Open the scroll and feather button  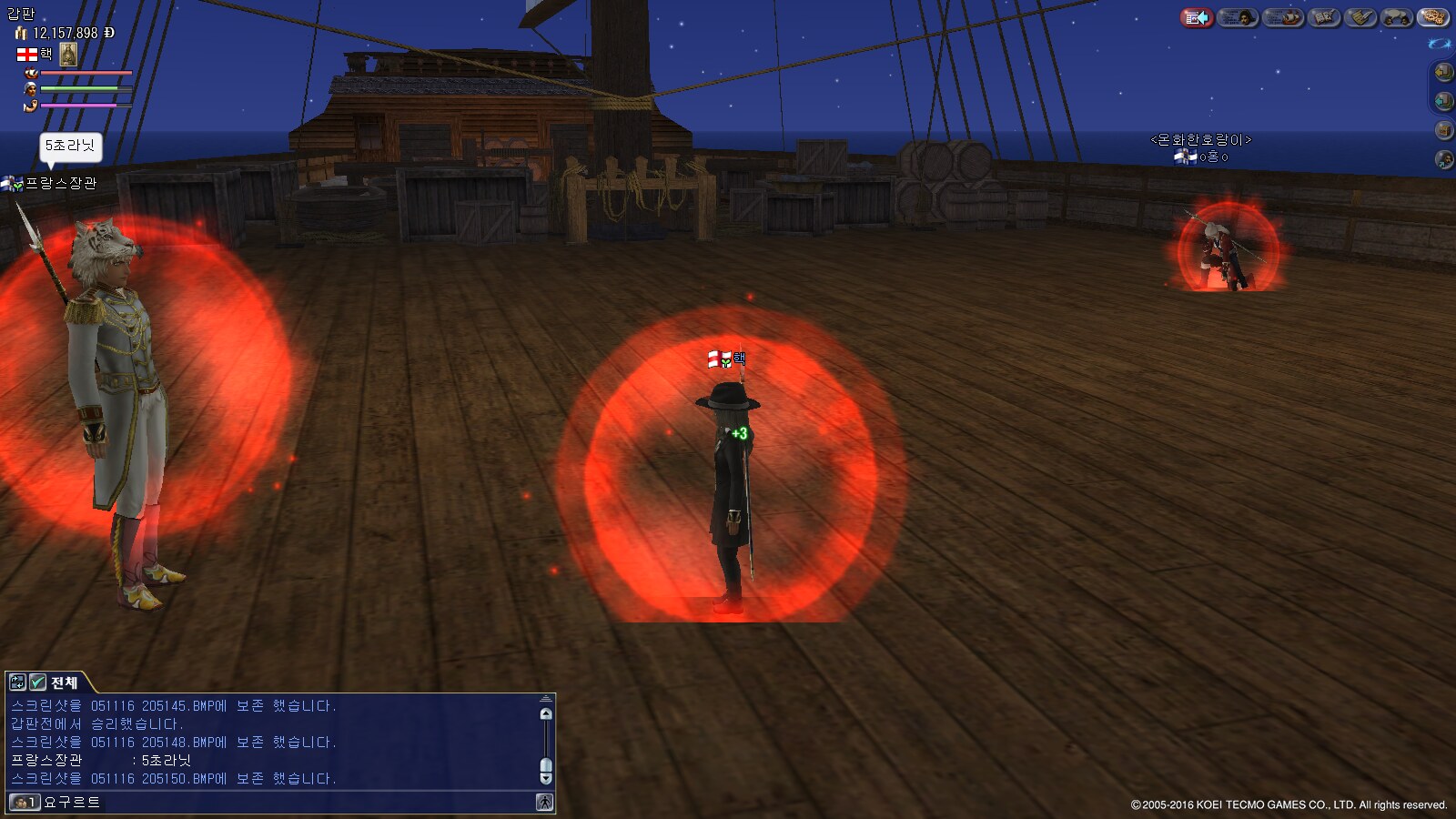(x=1360, y=17)
